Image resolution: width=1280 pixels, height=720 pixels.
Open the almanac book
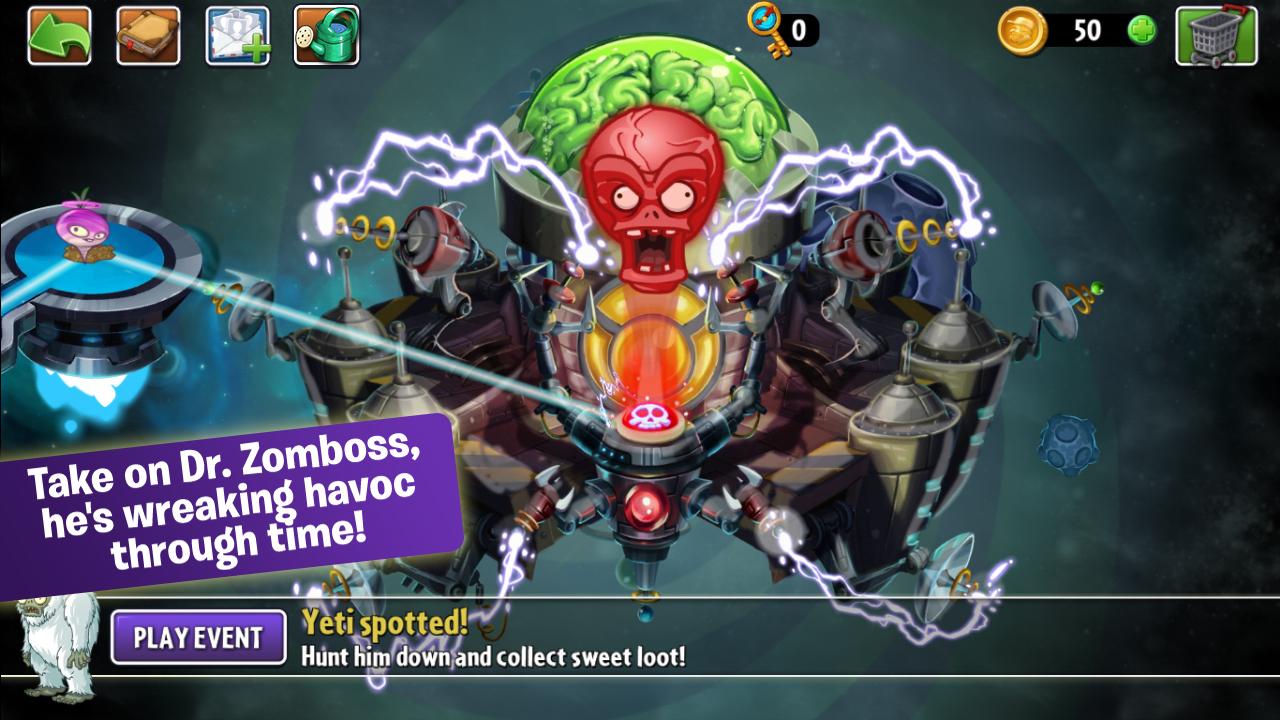click(148, 36)
